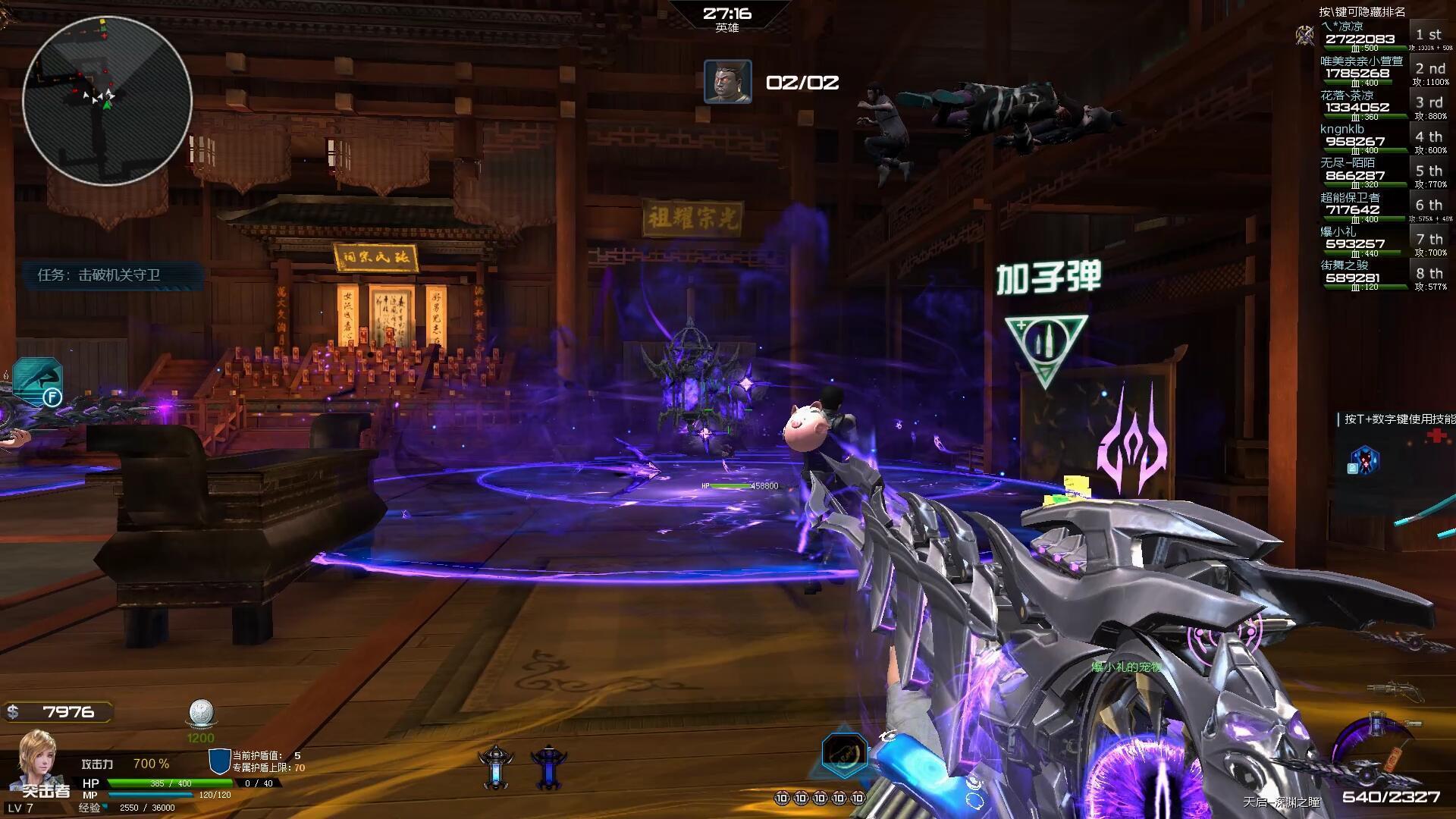This screenshot has width=1456, height=819.
Task: Use the hexagonal character skill under 按T+数字键
Action: (1364, 460)
